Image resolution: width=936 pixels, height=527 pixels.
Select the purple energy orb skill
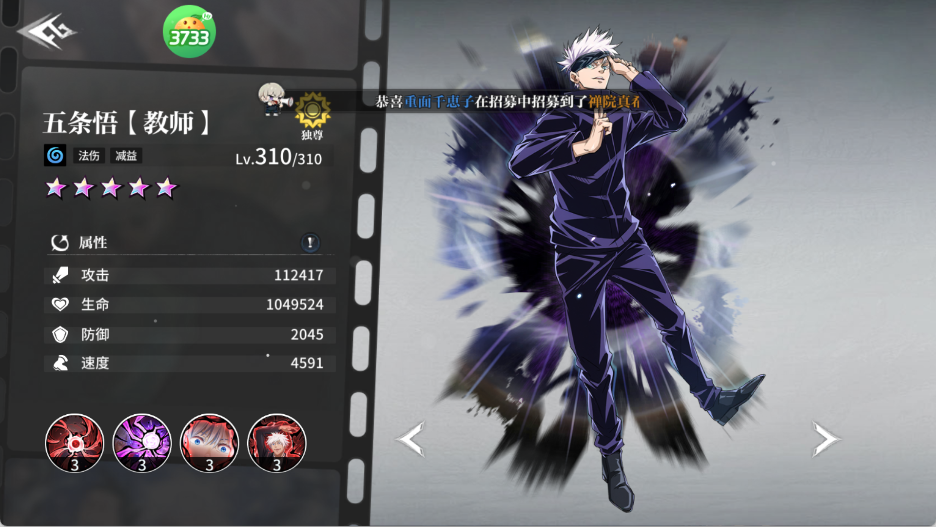pyautogui.click(x=142, y=443)
